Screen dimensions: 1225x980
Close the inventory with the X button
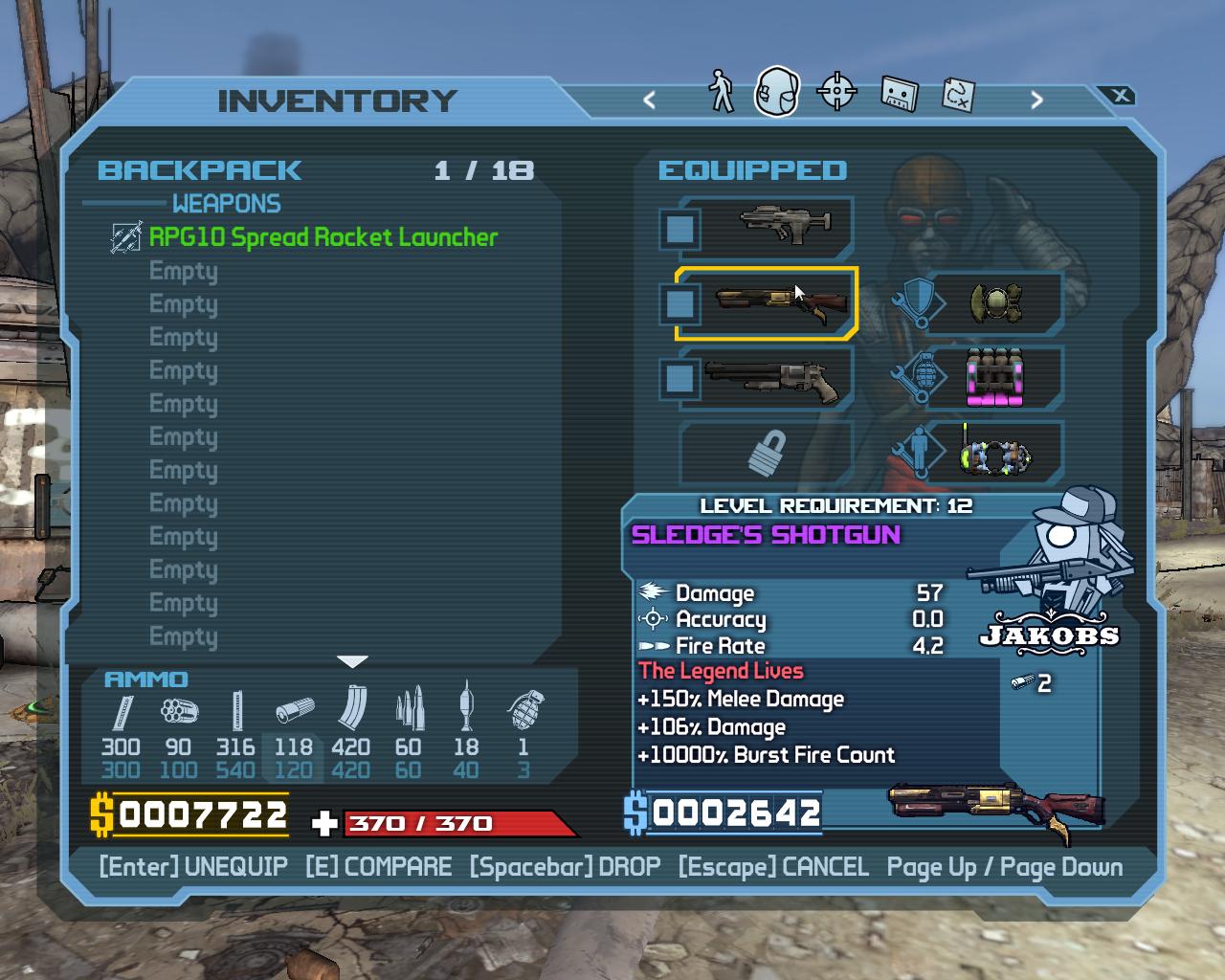pyautogui.click(x=1121, y=96)
